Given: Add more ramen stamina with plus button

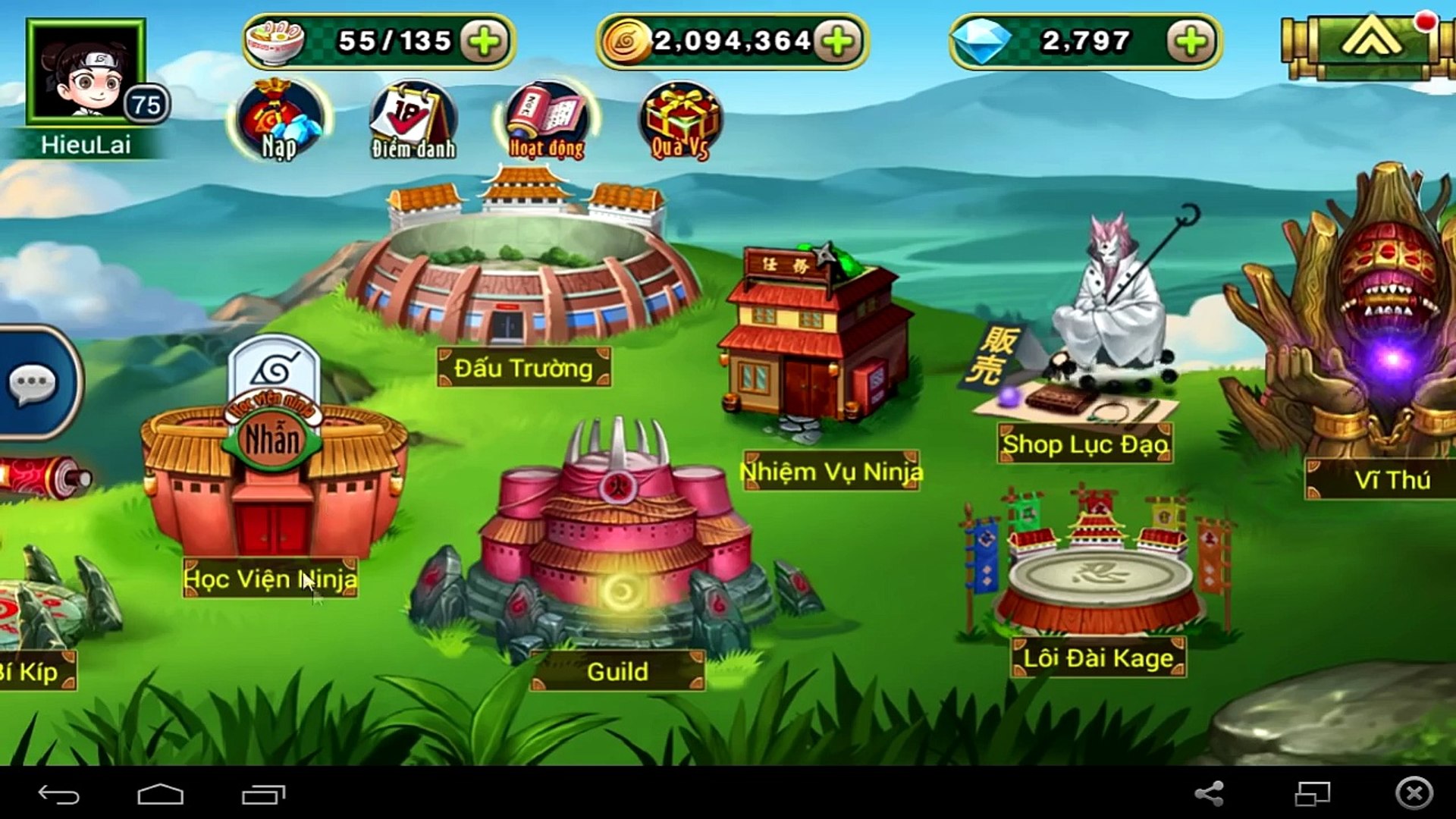Looking at the screenshot, I should point(484,41).
